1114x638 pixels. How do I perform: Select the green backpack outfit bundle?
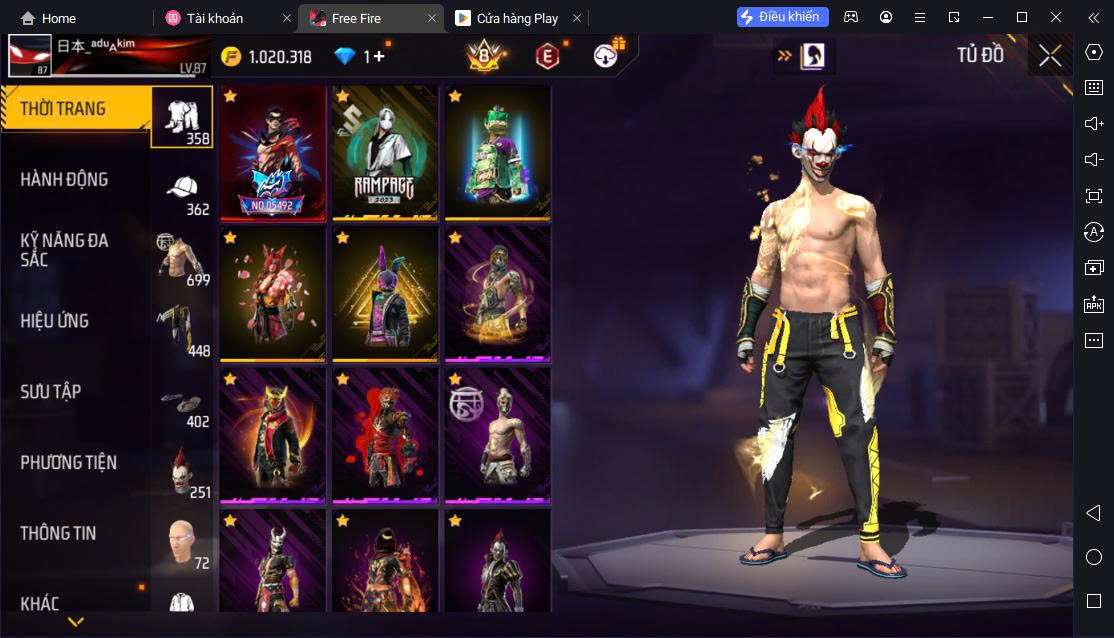click(498, 152)
